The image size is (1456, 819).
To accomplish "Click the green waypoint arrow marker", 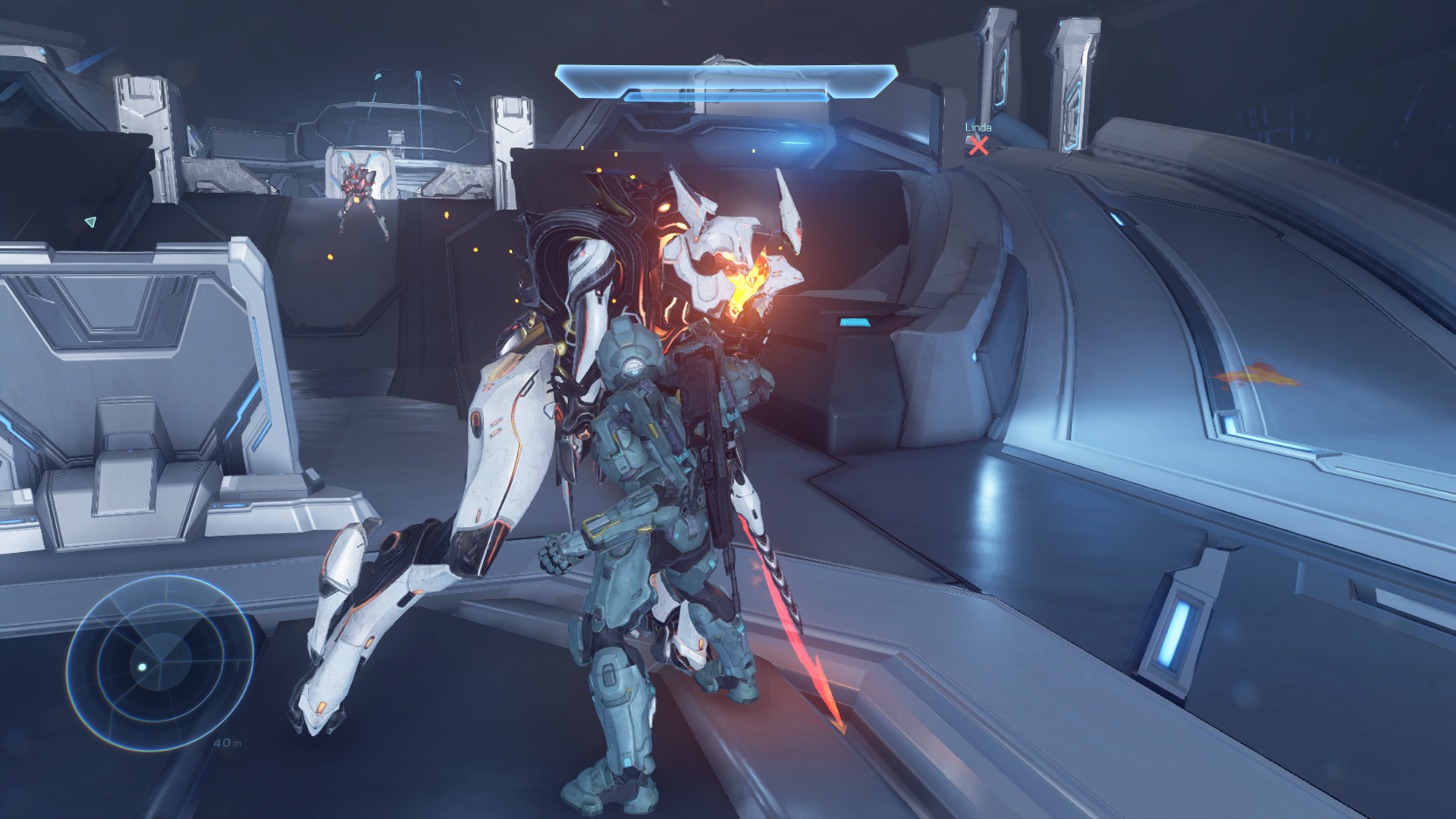I will [x=91, y=221].
